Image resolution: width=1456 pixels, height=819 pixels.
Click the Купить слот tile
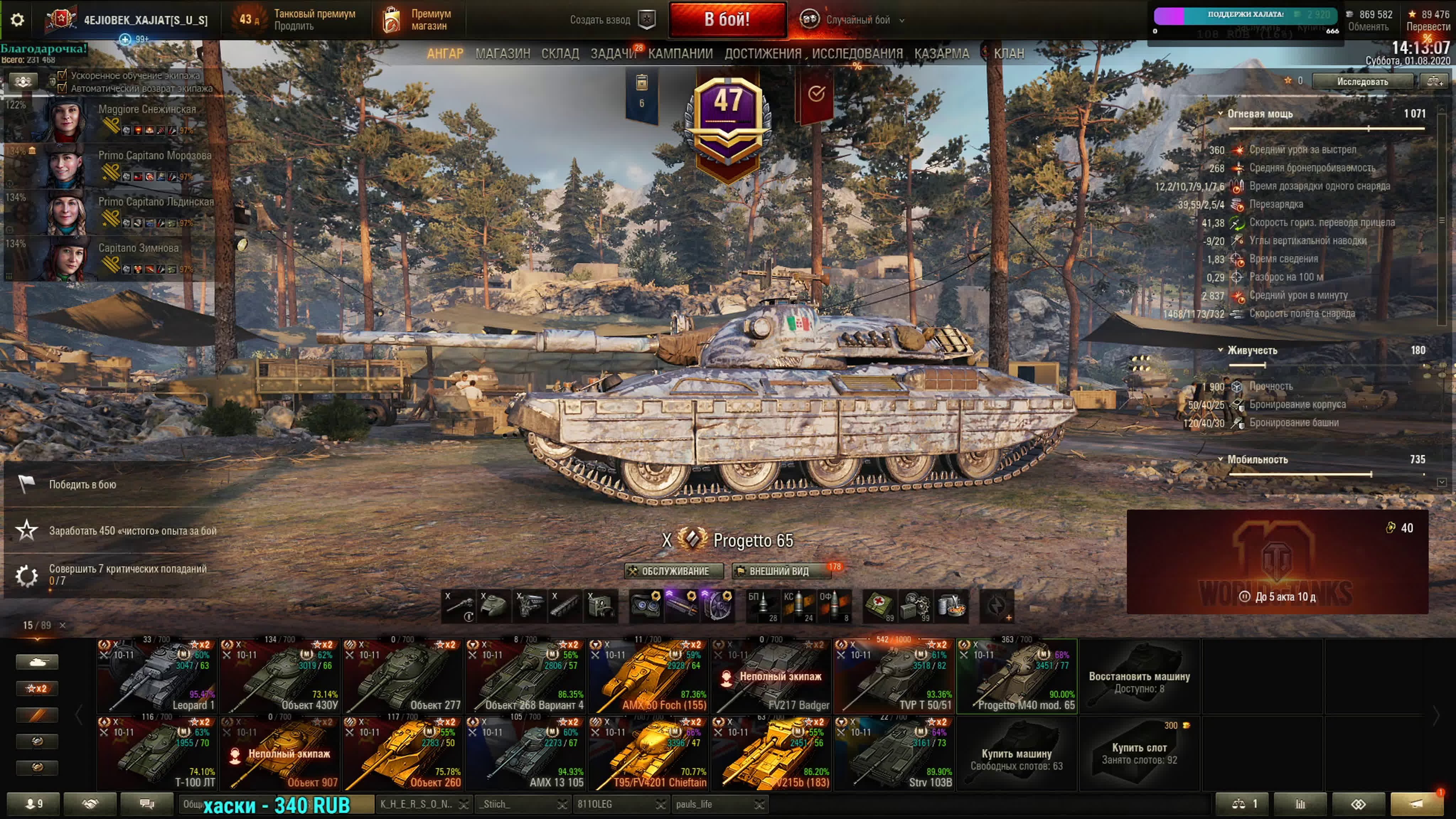click(1139, 754)
